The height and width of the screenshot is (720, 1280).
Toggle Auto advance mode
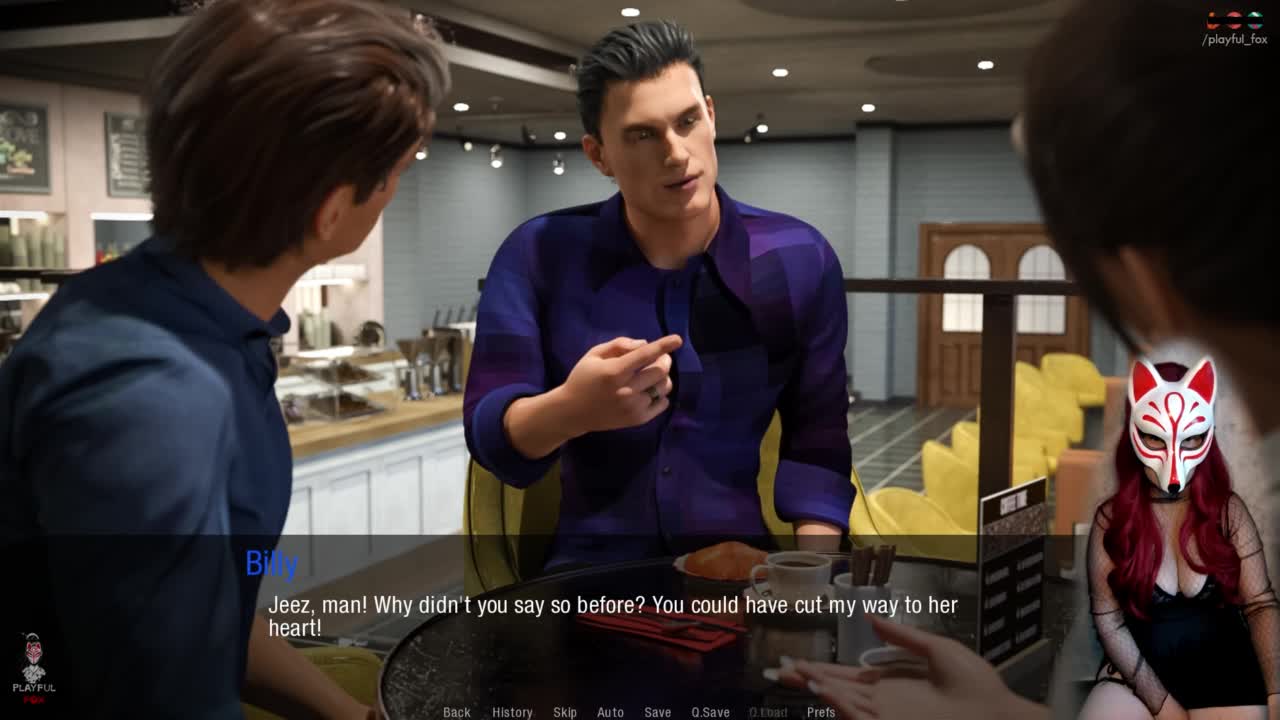coord(610,712)
